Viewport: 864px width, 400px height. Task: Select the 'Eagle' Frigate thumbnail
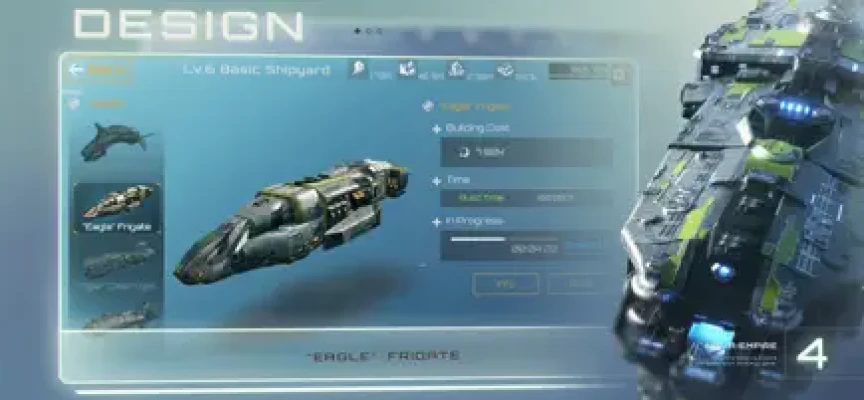pos(117,208)
